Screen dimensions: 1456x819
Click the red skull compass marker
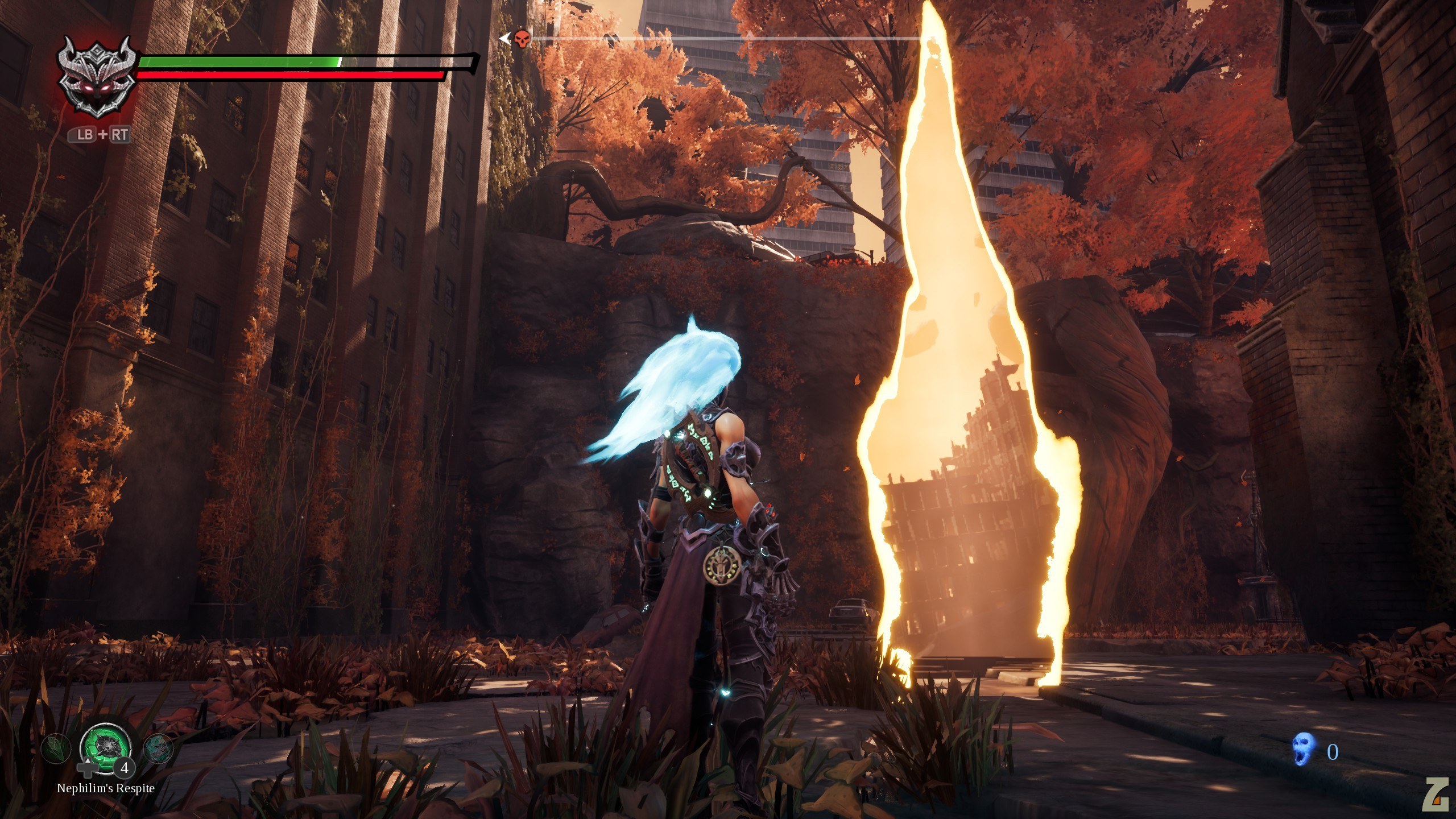pos(522,39)
